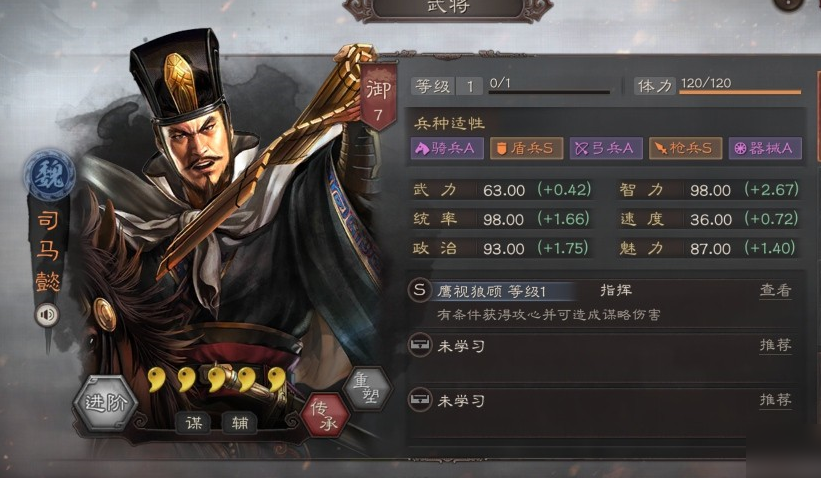The width and height of the screenshot is (821, 478).
Task: Open the 器械A siege aptitude tag
Action: click(765, 148)
